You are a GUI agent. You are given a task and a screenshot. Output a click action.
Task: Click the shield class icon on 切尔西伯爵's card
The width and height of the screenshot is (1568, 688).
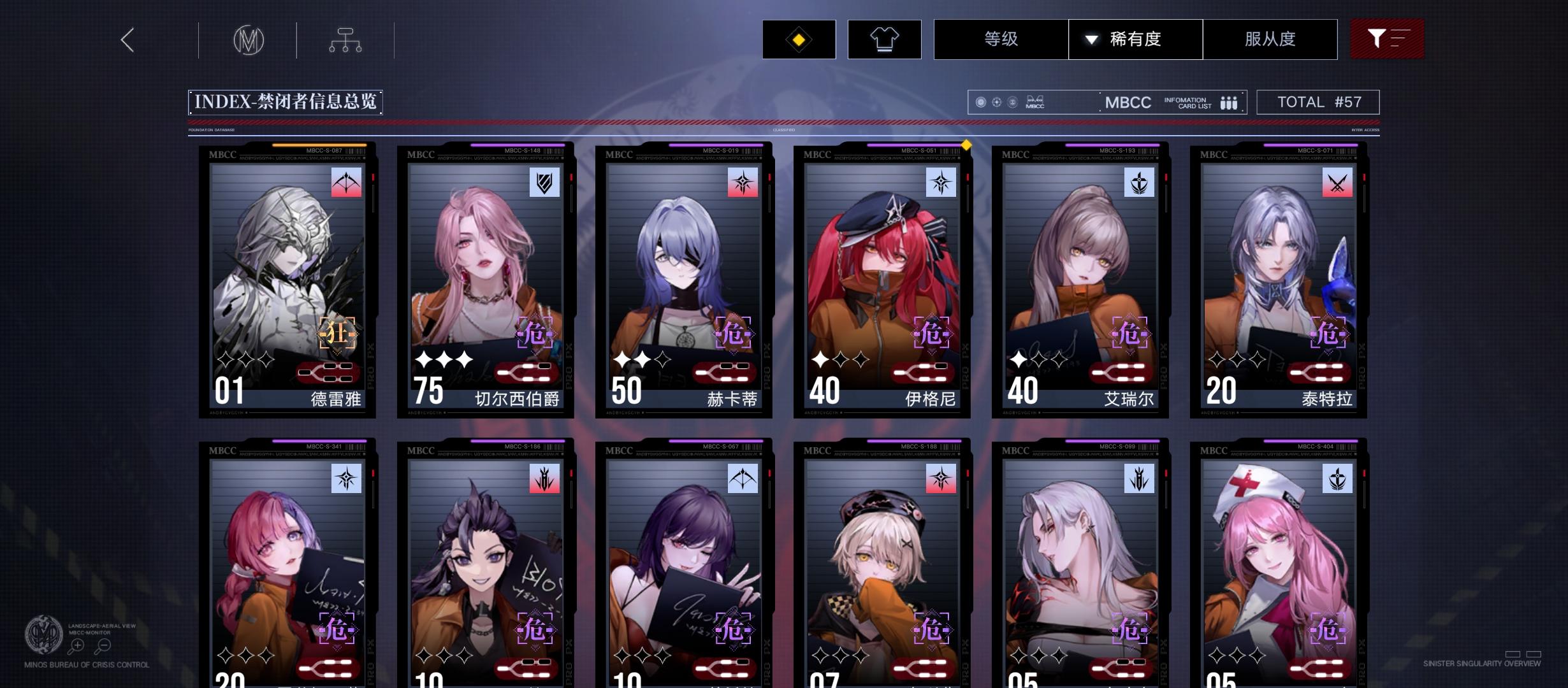543,183
